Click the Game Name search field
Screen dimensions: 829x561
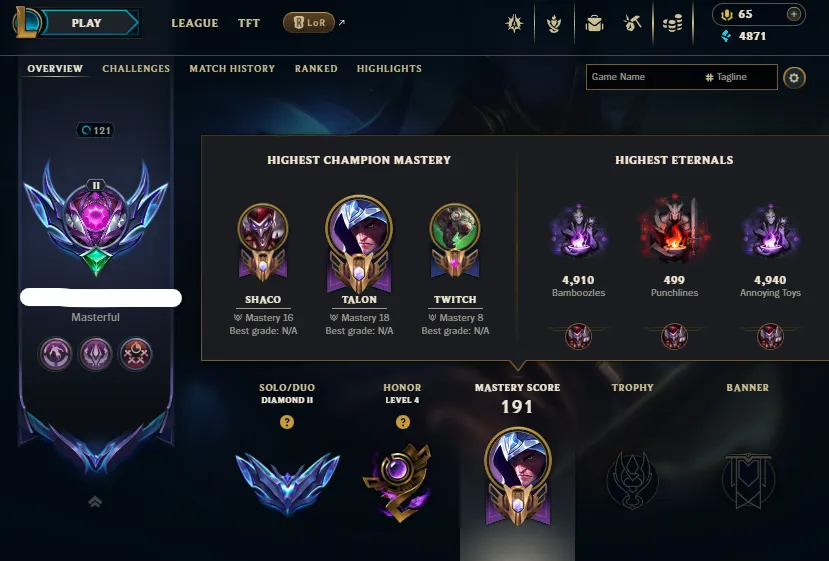coord(643,77)
